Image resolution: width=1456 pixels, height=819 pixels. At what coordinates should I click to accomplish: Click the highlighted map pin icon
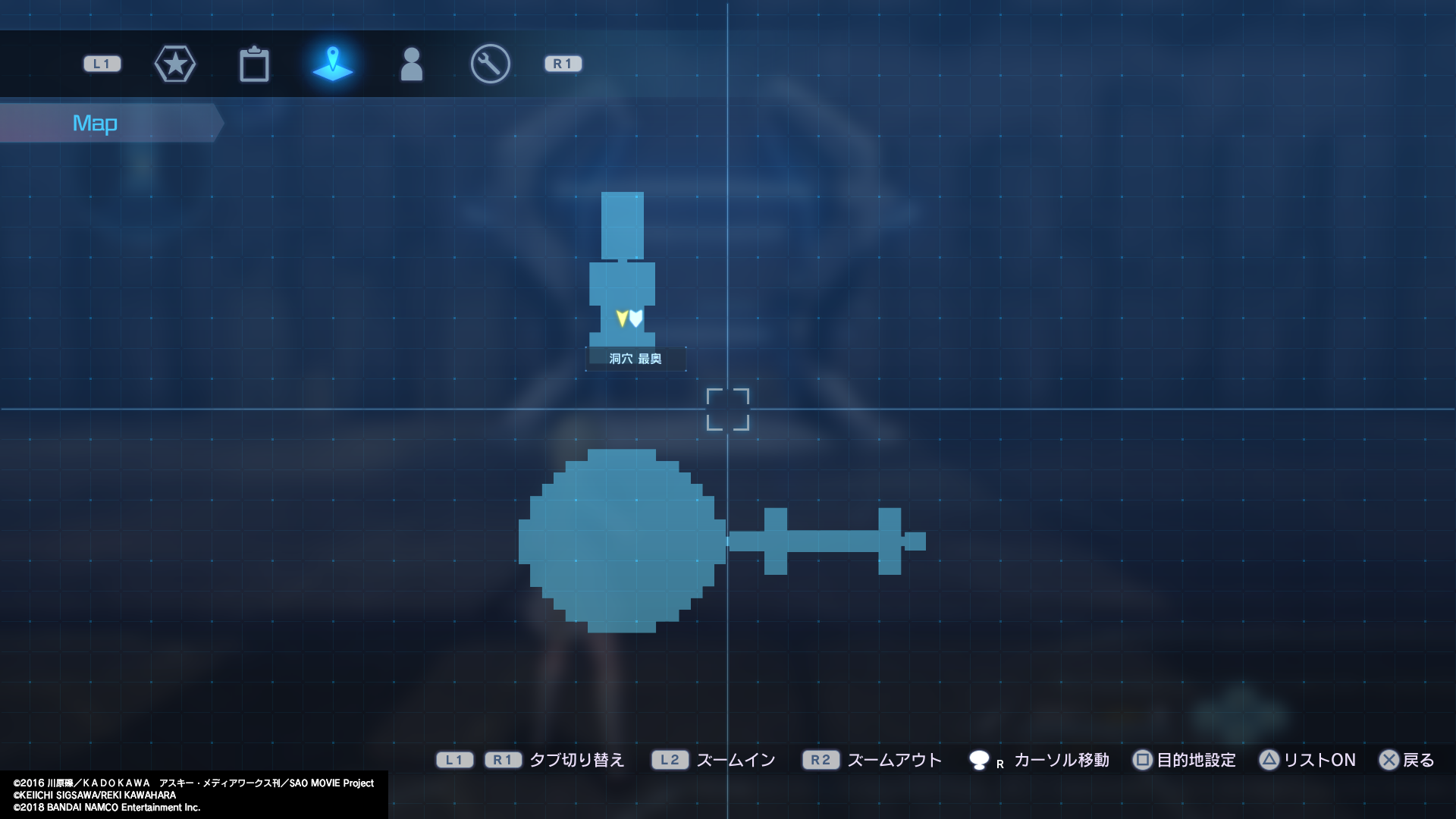(x=334, y=64)
